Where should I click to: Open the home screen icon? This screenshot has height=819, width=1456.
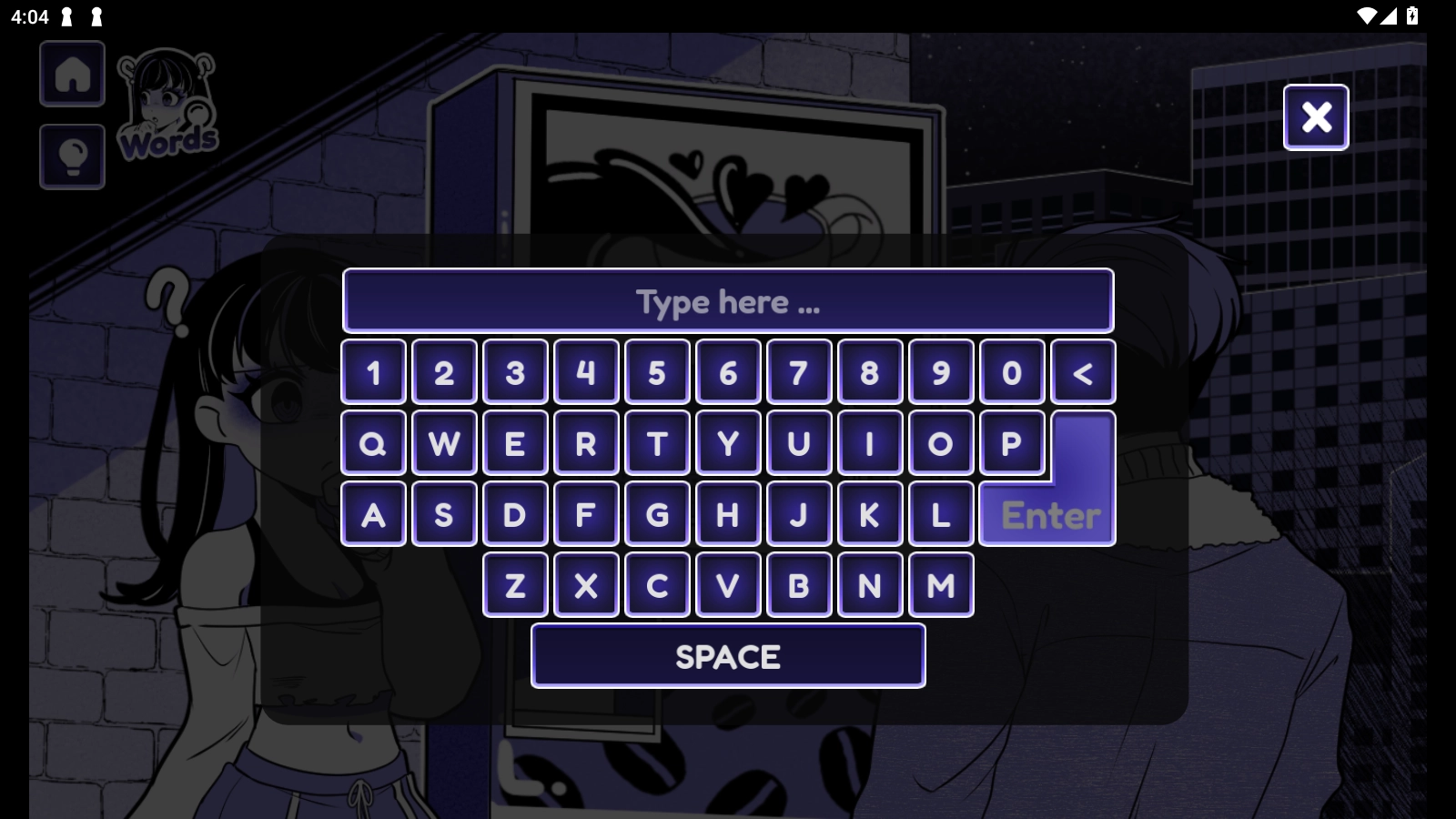(73, 75)
